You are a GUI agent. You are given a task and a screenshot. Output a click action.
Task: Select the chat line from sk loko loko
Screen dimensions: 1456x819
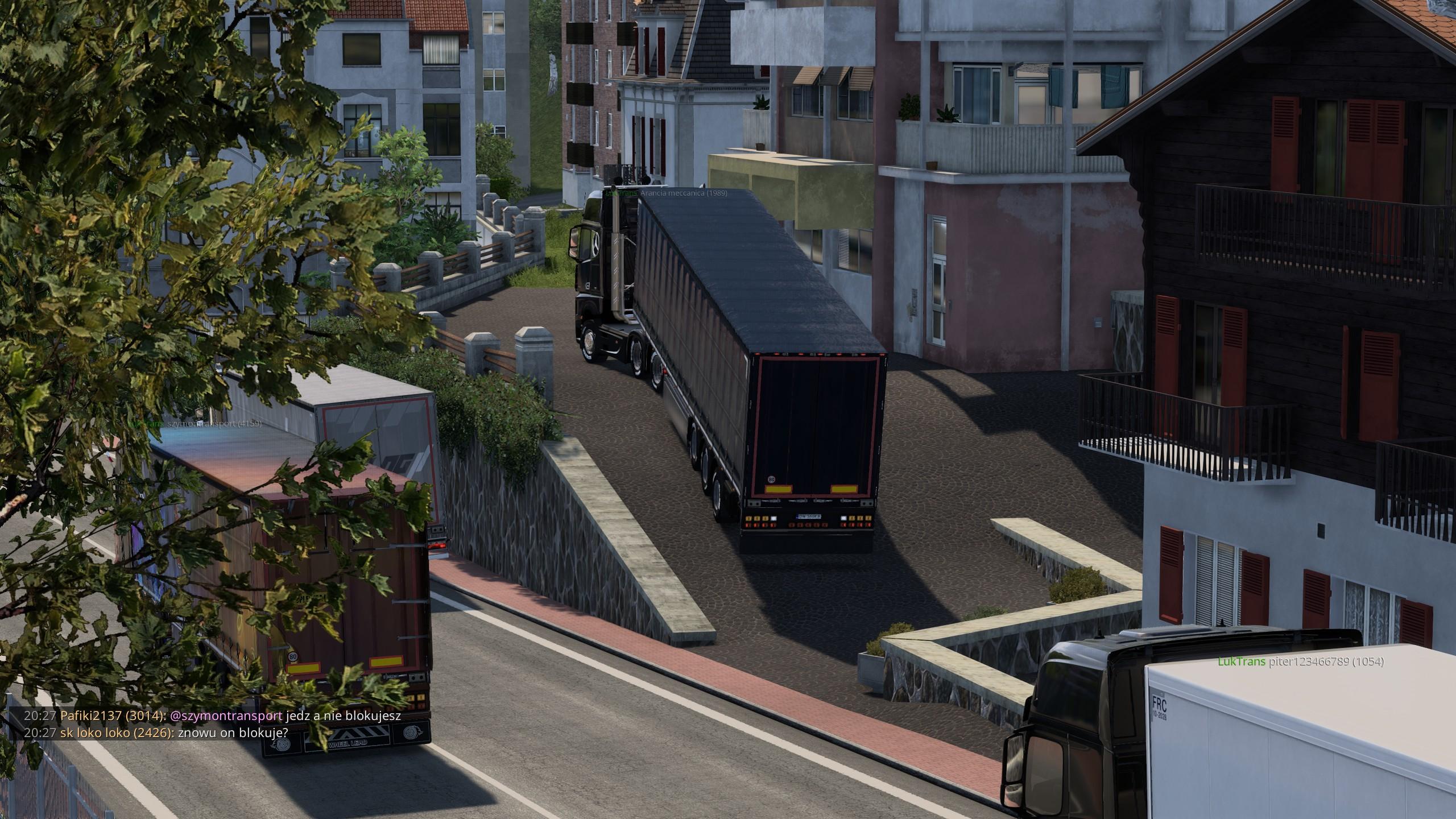click(x=156, y=733)
